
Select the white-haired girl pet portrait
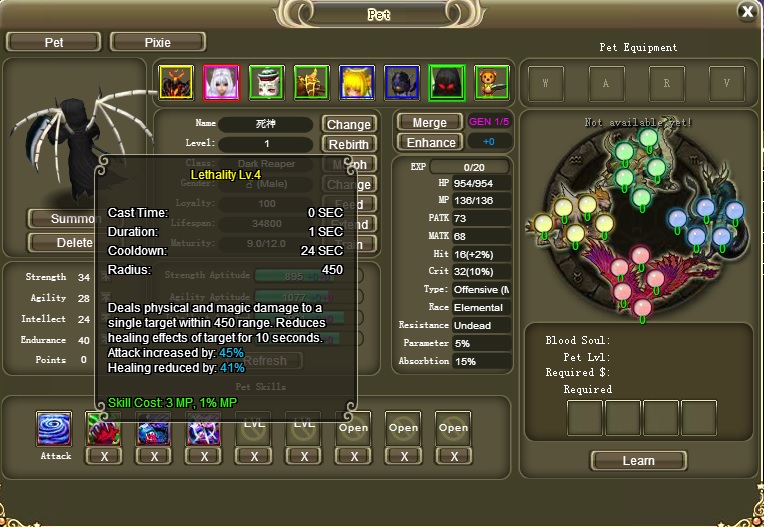(221, 83)
